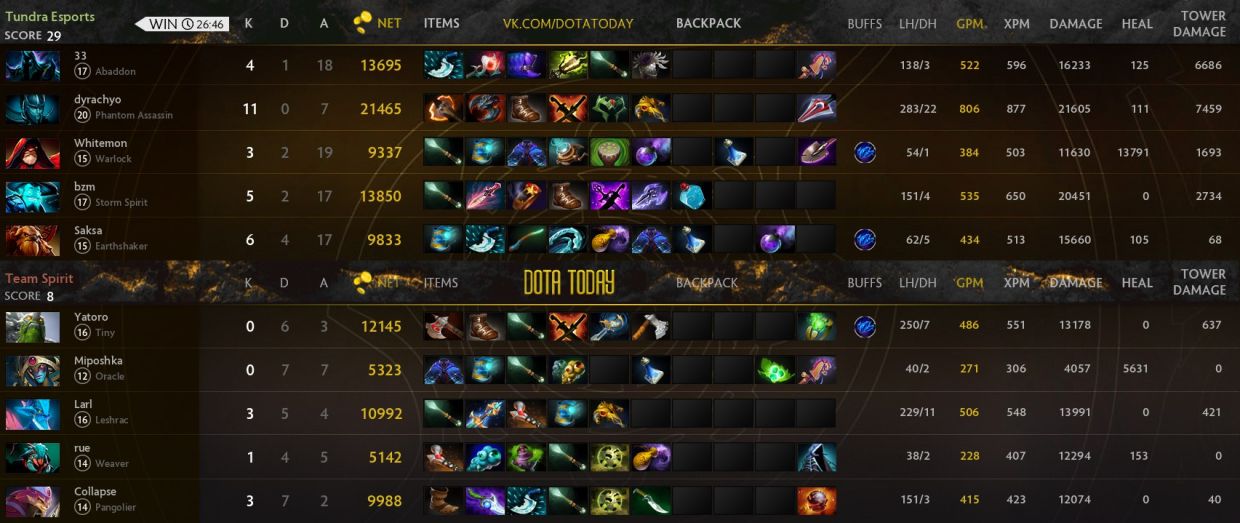Click Tiny's hero portrait
Image resolution: width=1240 pixels, height=523 pixels.
(33, 326)
